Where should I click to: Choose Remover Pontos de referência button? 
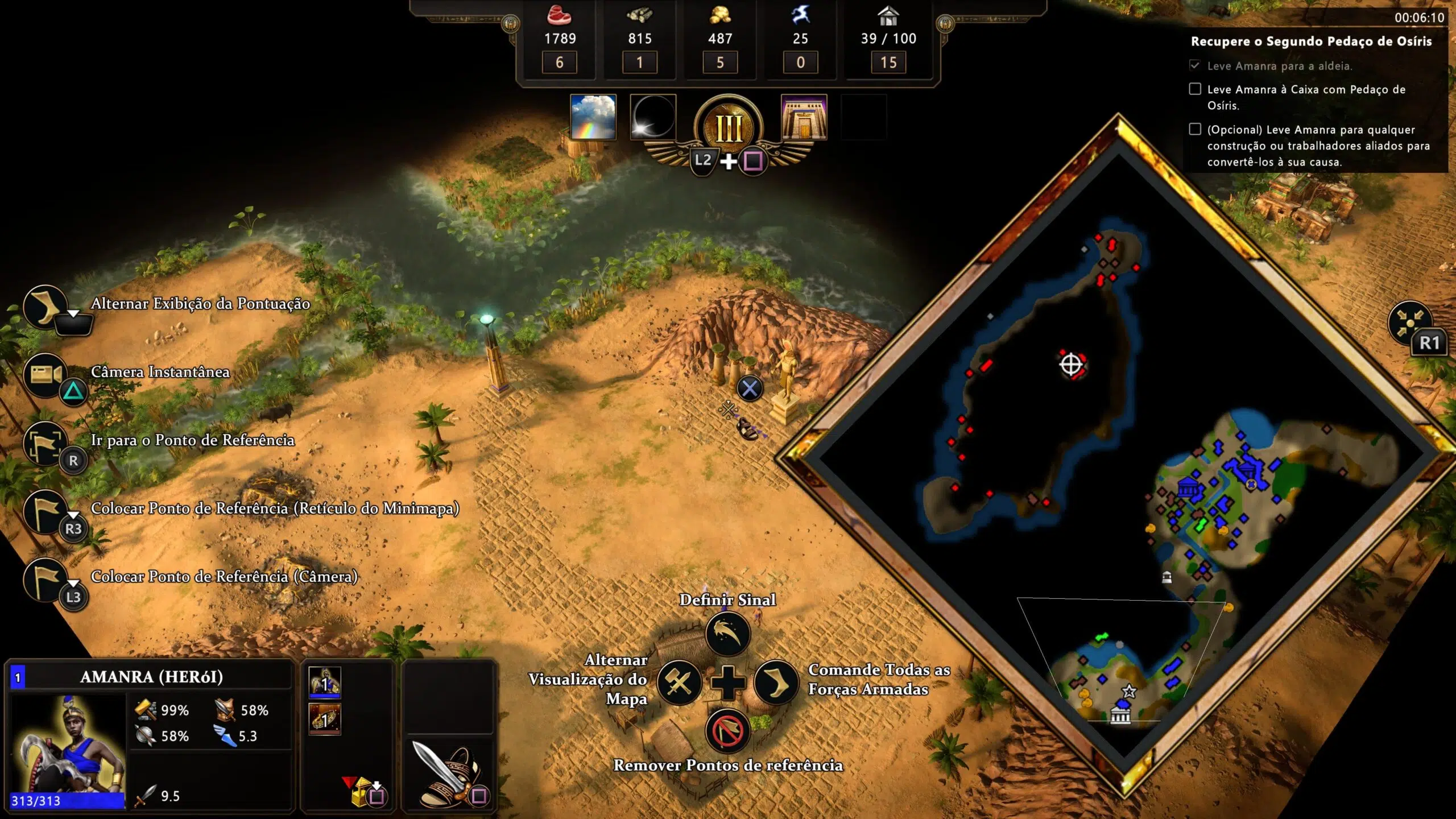pos(727,731)
